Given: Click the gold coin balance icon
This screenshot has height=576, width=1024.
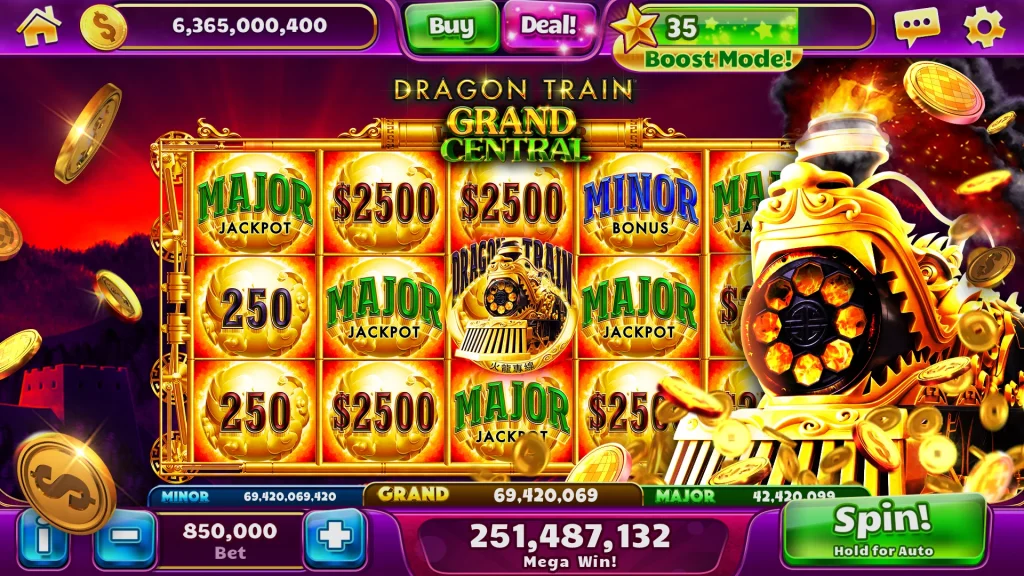Looking at the screenshot, I should pos(104,27).
